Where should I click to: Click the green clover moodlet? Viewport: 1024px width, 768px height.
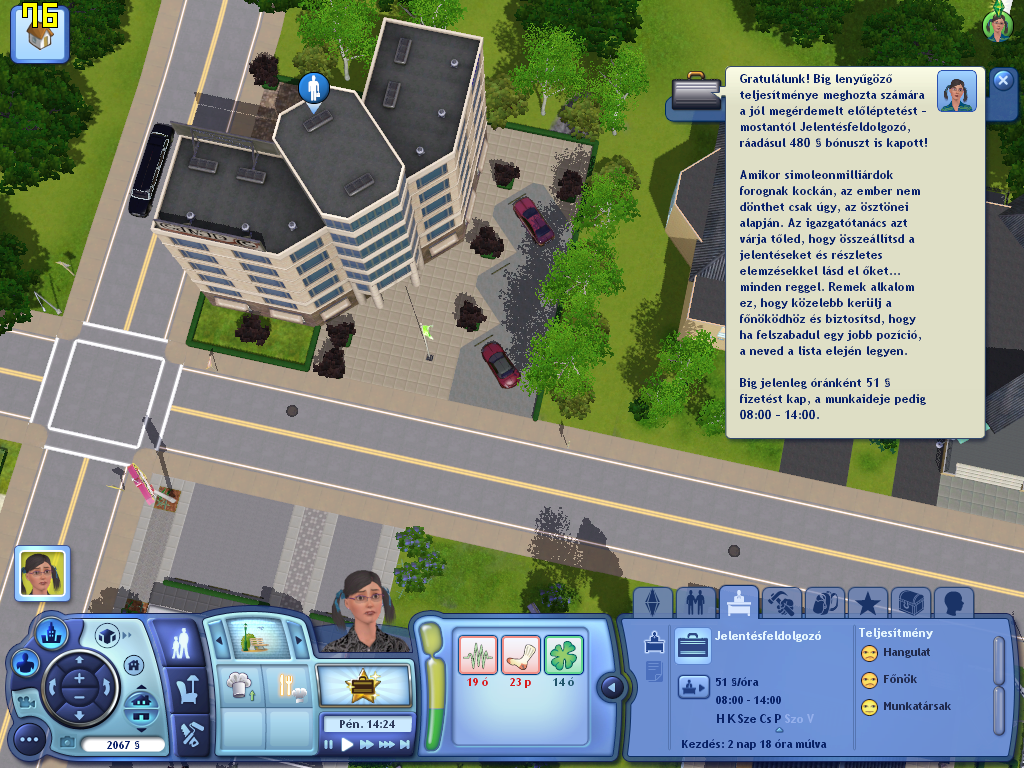pyautogui.click(x=563, y=654)
